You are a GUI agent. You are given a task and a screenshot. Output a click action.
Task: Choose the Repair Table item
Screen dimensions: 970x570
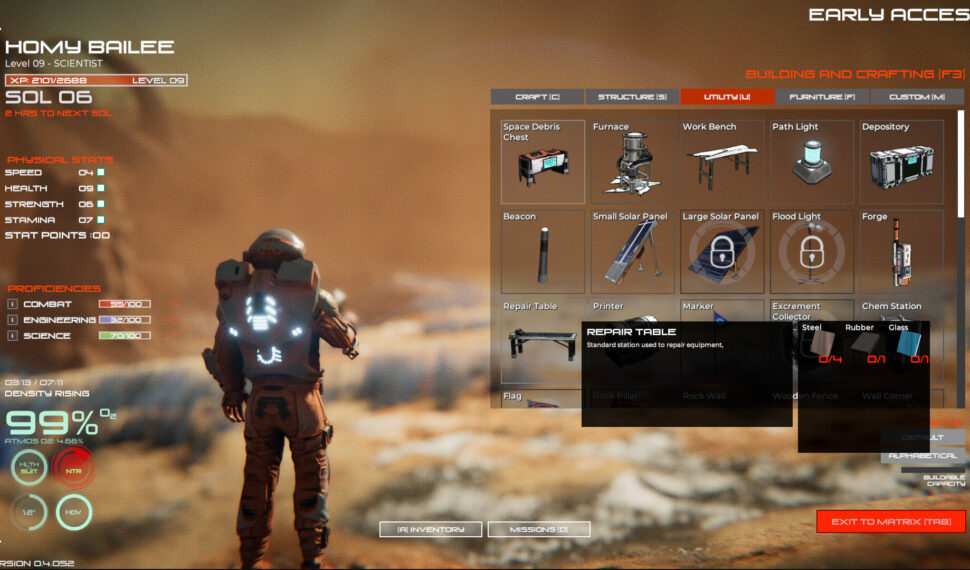coord(540,341)
